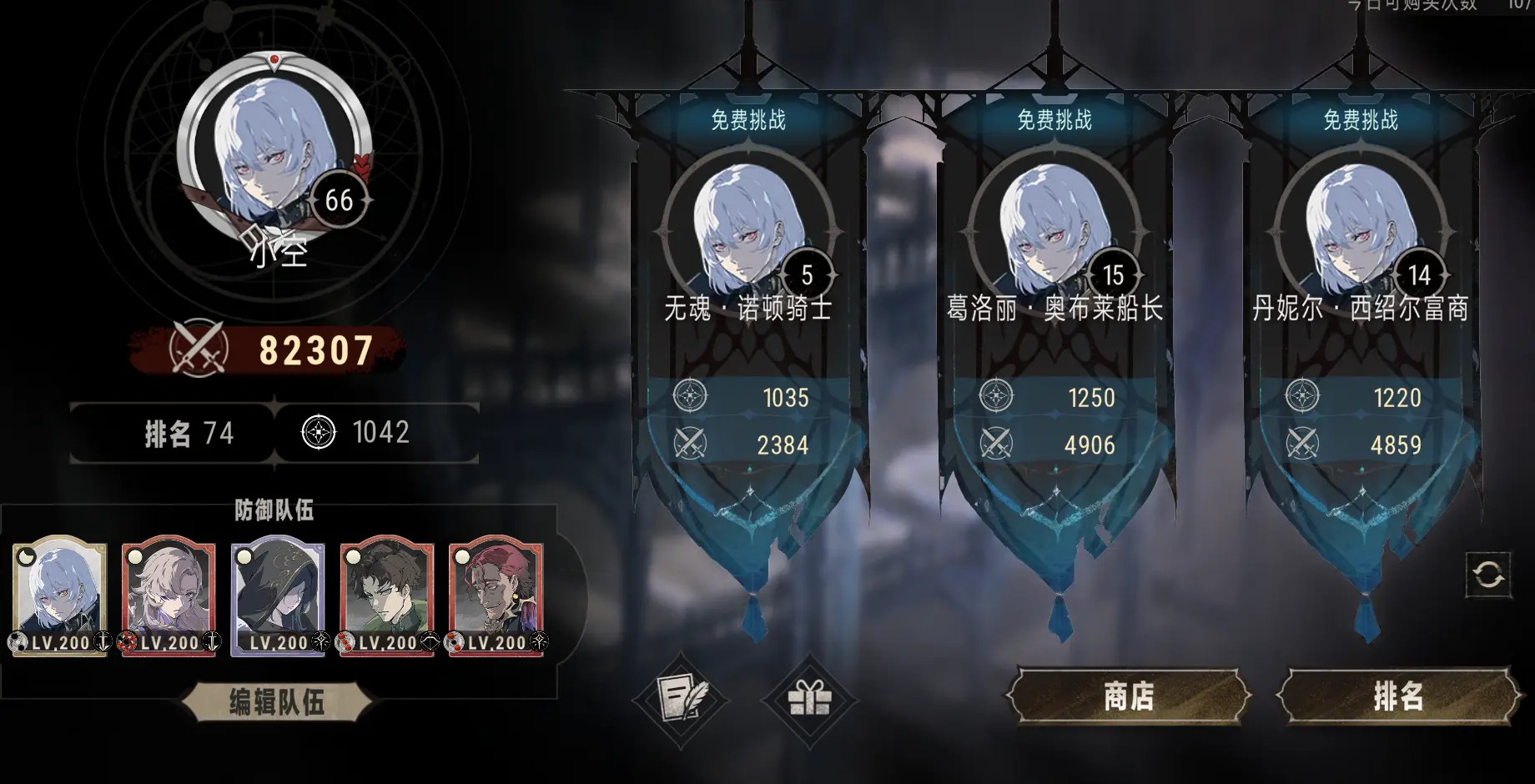Open the 排名 ranking list button
1535x784 pixels.
pyautogui.click(x=1397, y=696)
